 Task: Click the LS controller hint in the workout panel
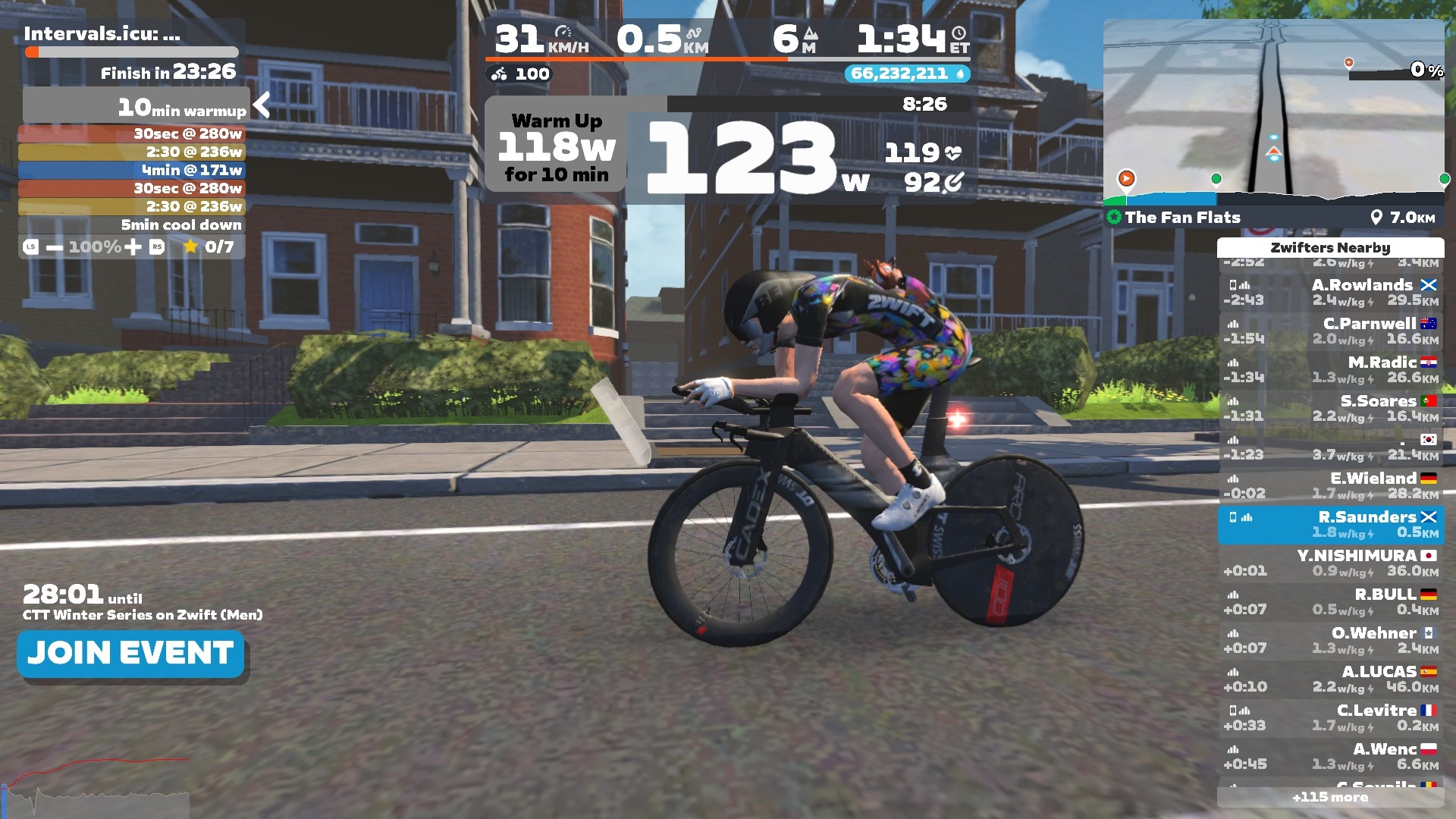pos(30,246)
